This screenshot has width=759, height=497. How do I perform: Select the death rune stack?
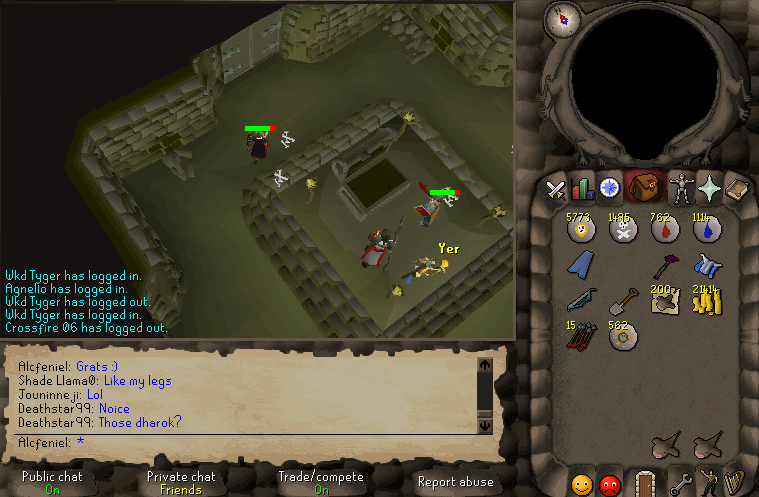(x=624, y=230)
